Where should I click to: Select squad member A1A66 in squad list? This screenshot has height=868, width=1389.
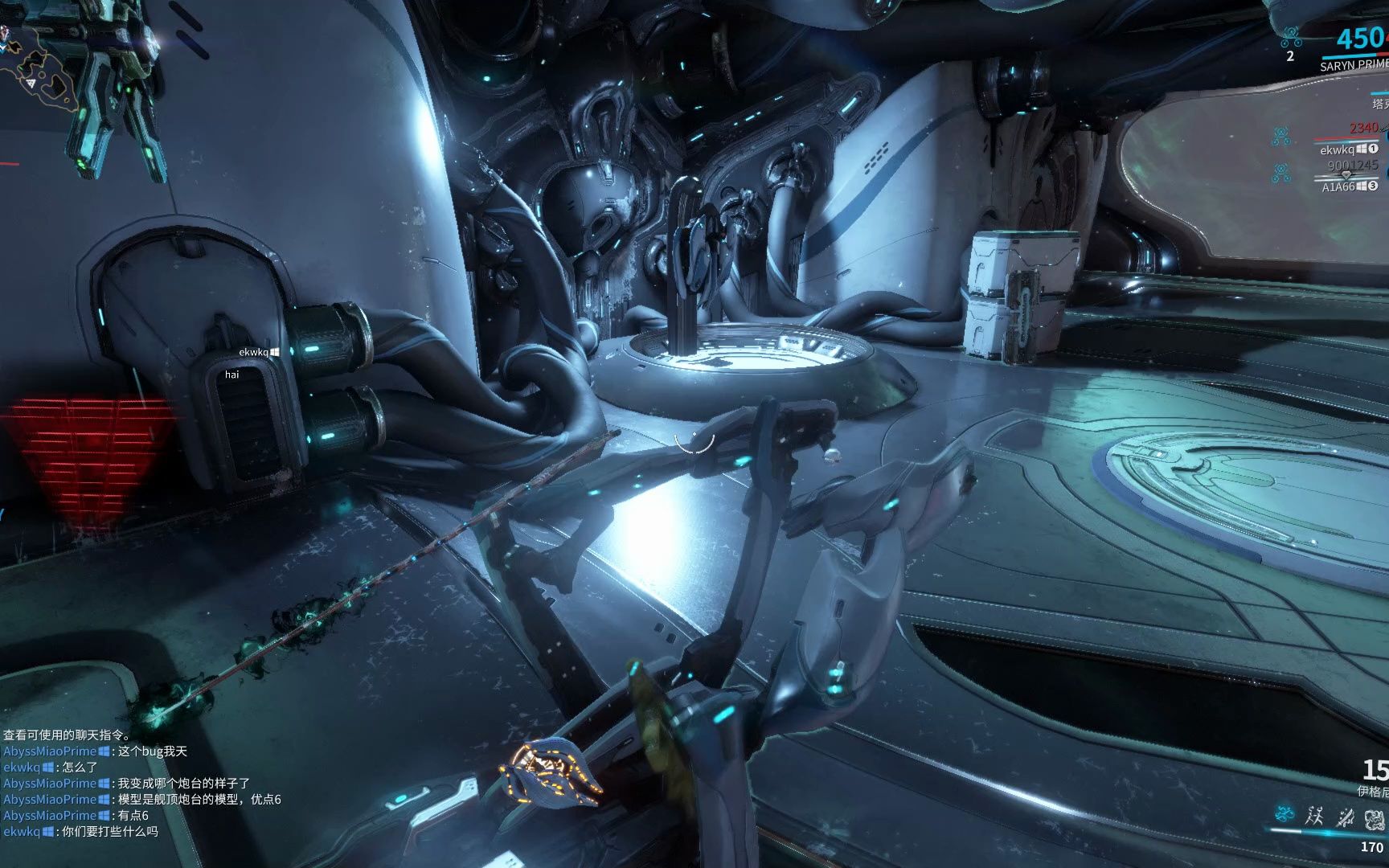1338,186
